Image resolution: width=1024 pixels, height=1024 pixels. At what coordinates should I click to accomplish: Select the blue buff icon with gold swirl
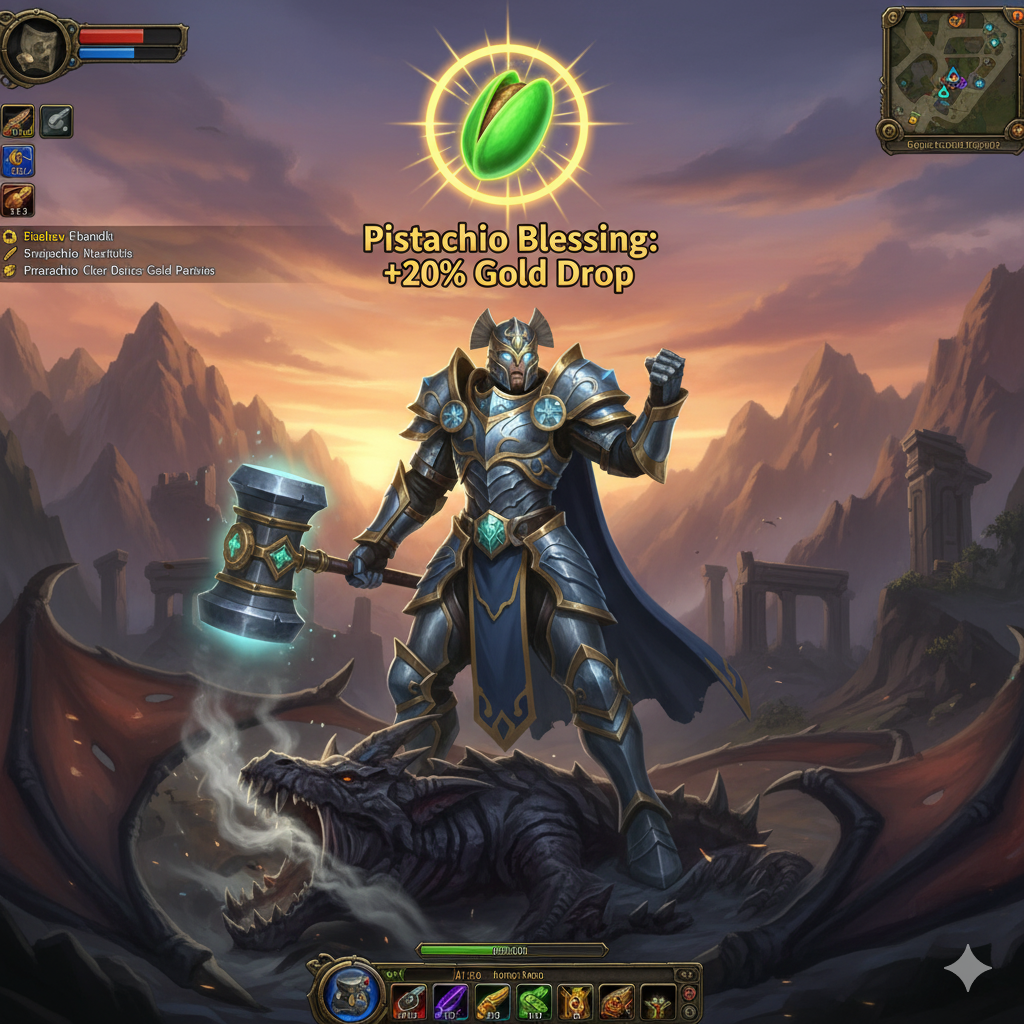tap(18, 160)
